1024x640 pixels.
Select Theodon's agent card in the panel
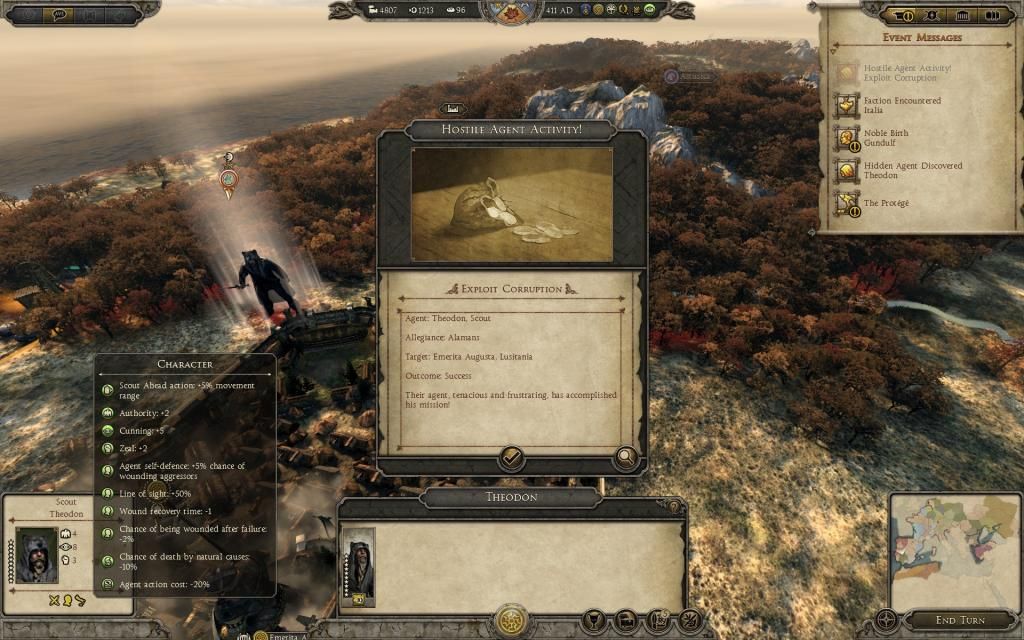click(357, 567)
